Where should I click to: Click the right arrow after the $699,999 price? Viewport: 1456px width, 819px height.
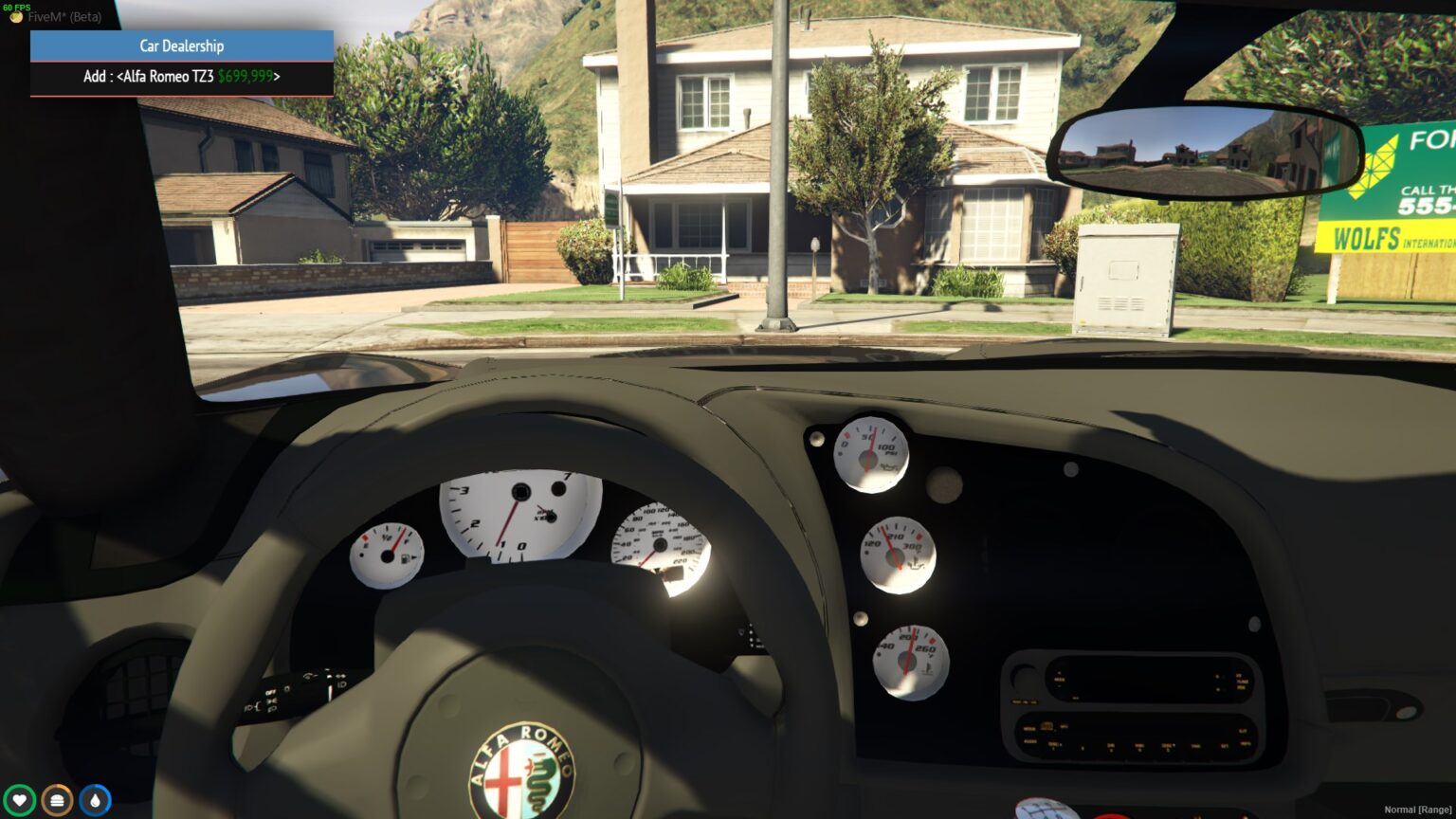tap(278, 77)
